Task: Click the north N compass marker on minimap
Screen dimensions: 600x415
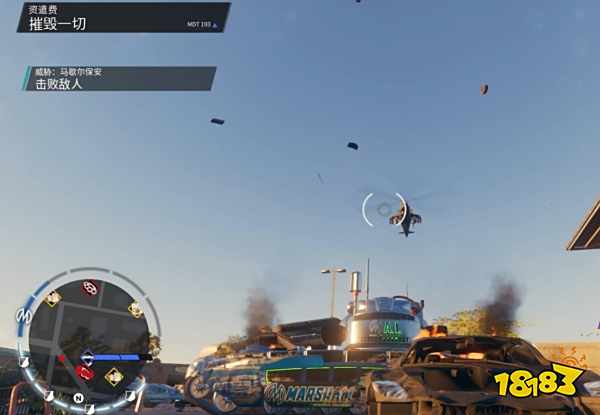Action: click(79, 398)
